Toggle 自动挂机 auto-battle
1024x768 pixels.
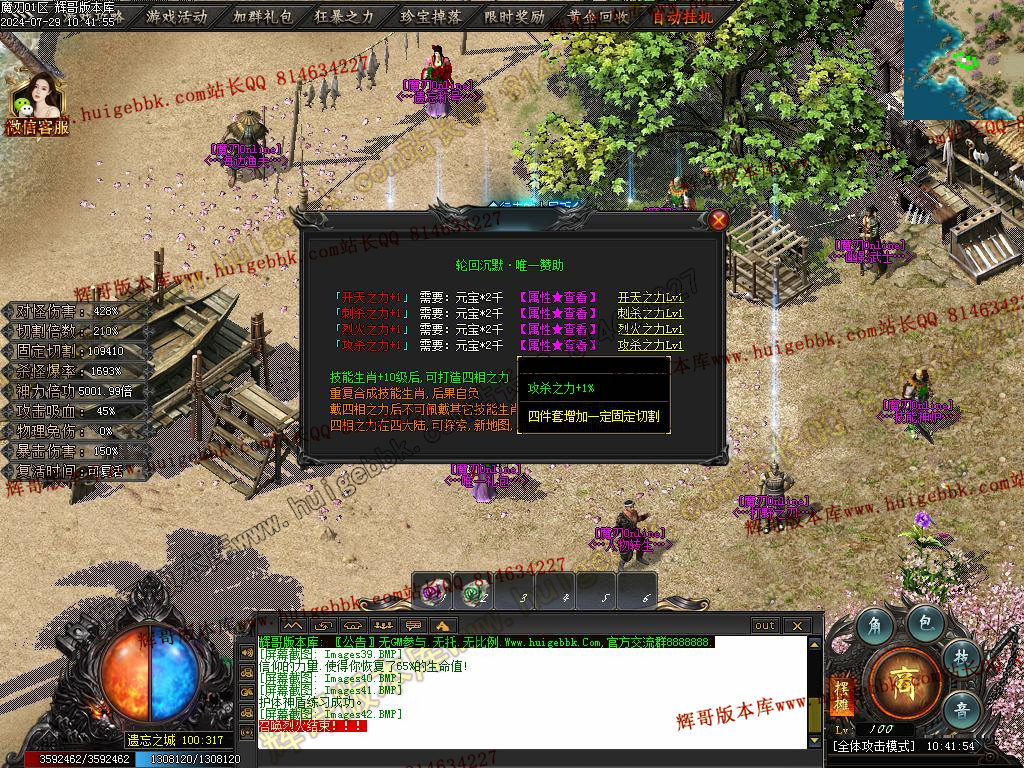pos(683,16)
